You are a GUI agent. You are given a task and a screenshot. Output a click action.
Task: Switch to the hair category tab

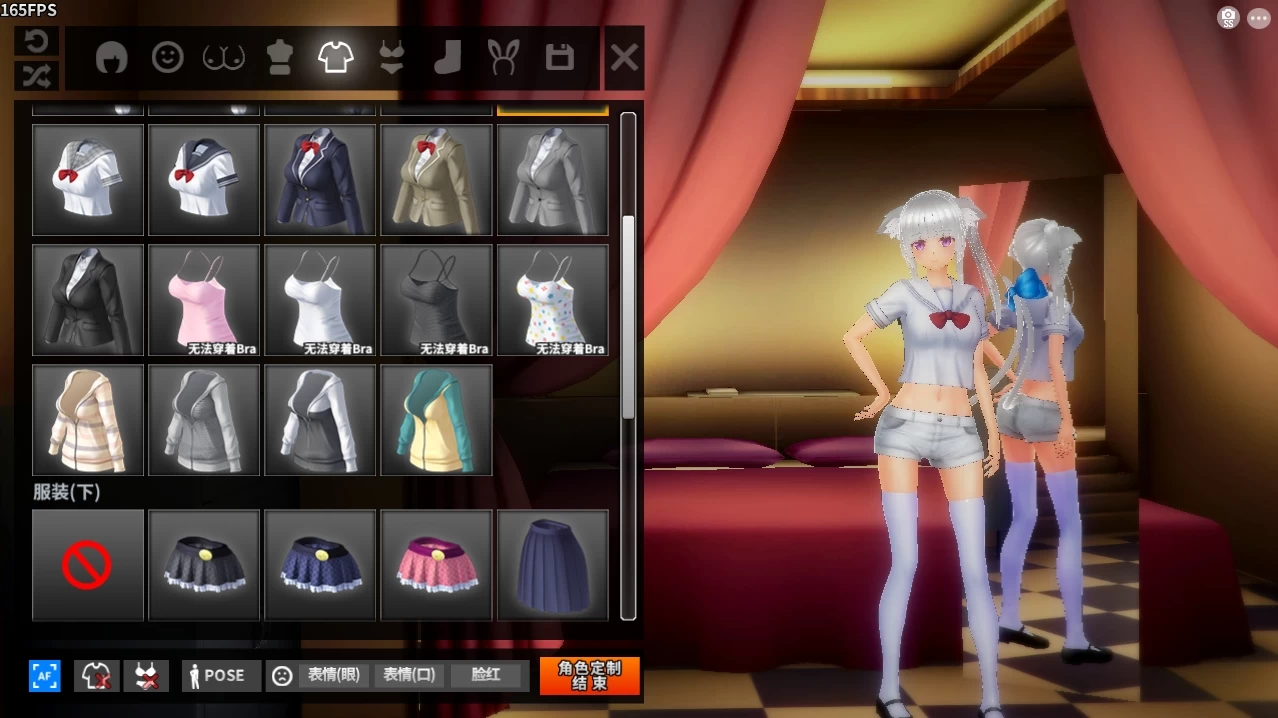(x=112, y=58)
